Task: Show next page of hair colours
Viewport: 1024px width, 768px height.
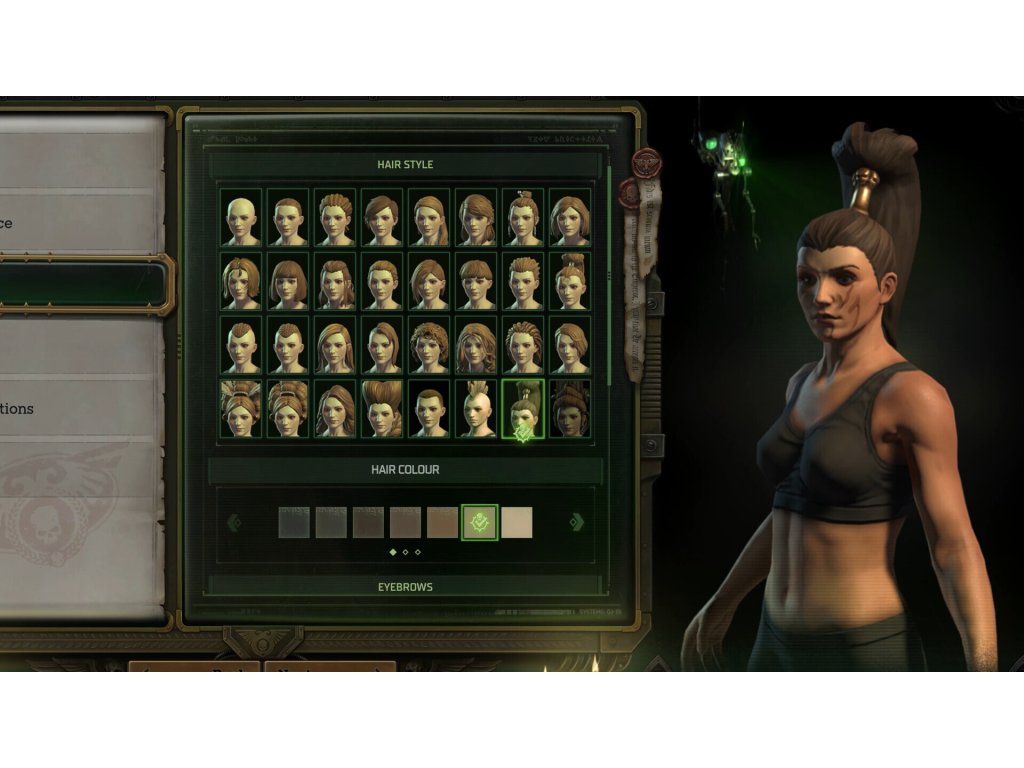Action: [x=577, y=522]
